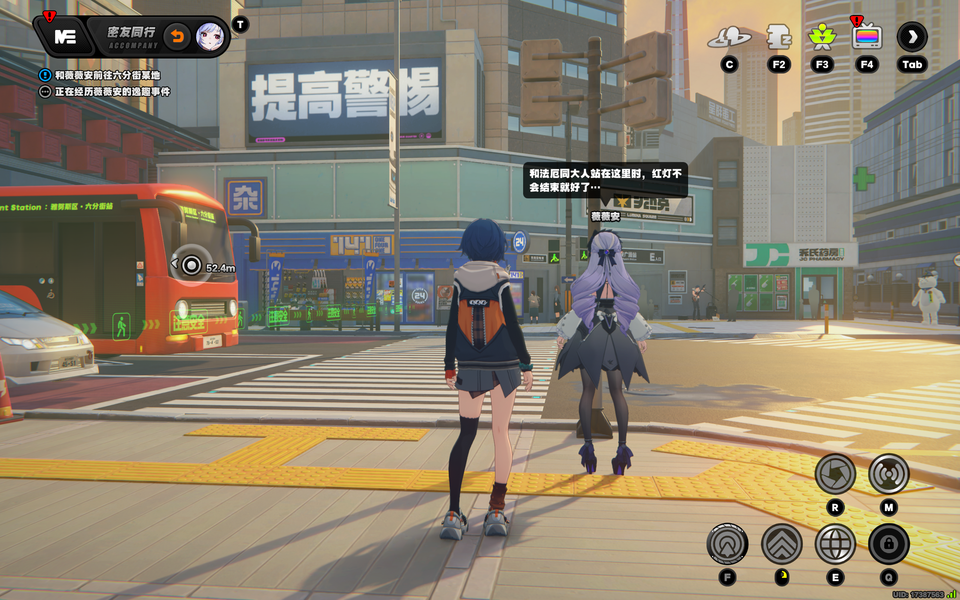
Task: Click the locked padlock button
Action: [x=888, y=544]
